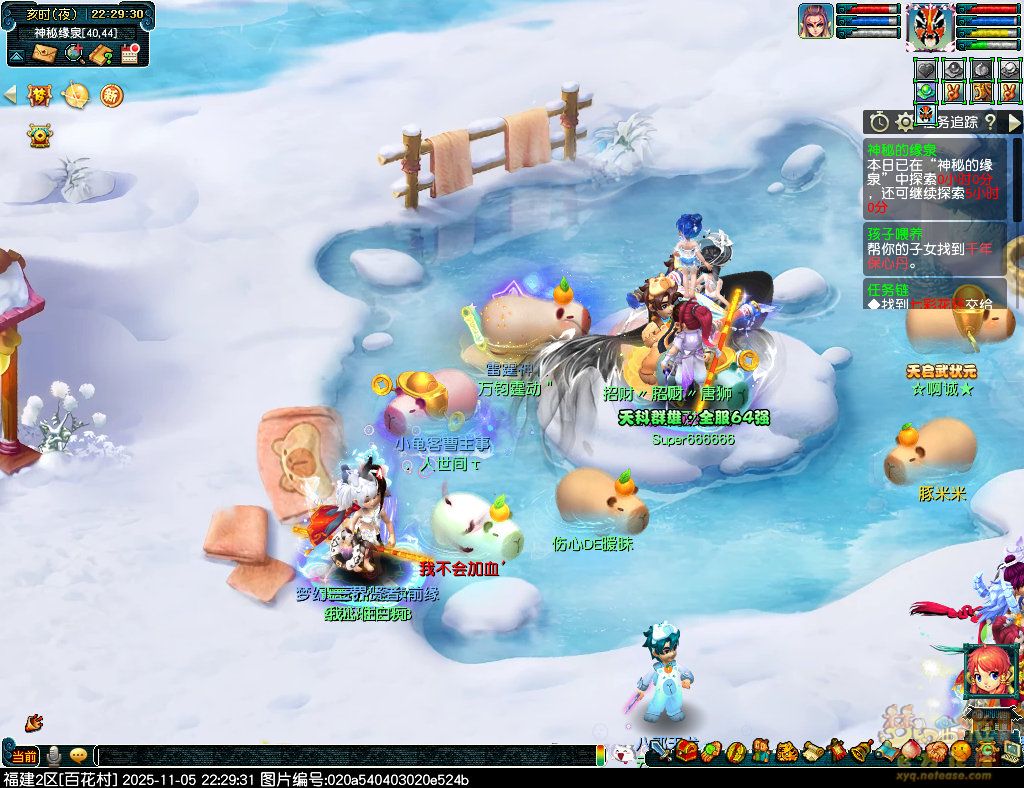Open the help book with question mark

(x=100, y=54)
